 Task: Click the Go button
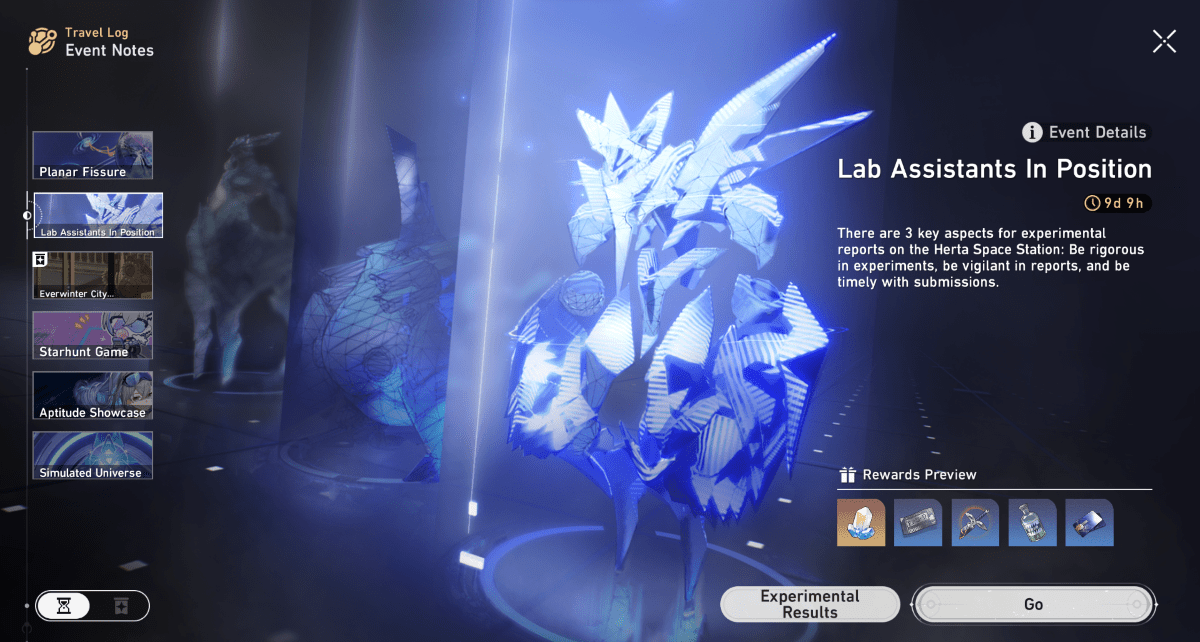coord(1033,604)
